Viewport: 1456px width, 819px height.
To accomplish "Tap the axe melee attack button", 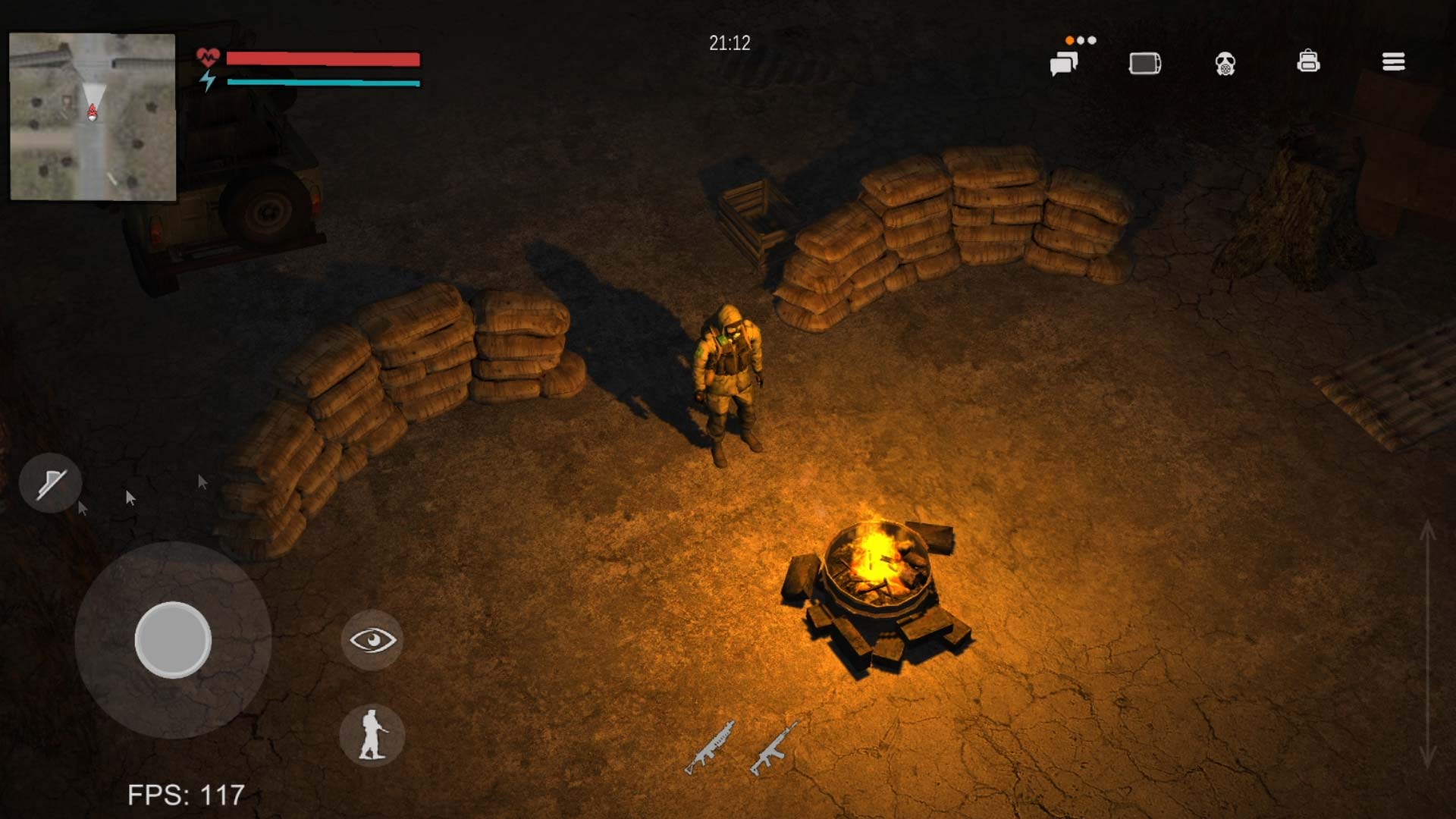I will coord(51,483).
